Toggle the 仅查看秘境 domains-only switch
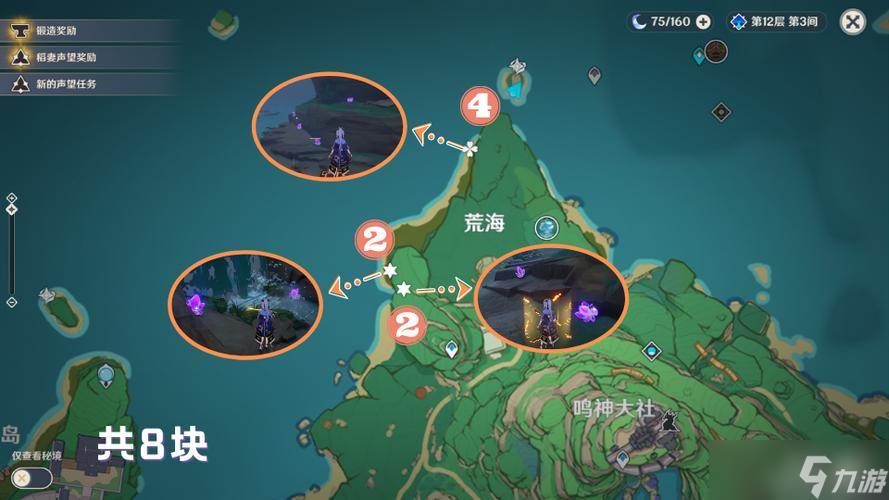 [x=32, y=478]
